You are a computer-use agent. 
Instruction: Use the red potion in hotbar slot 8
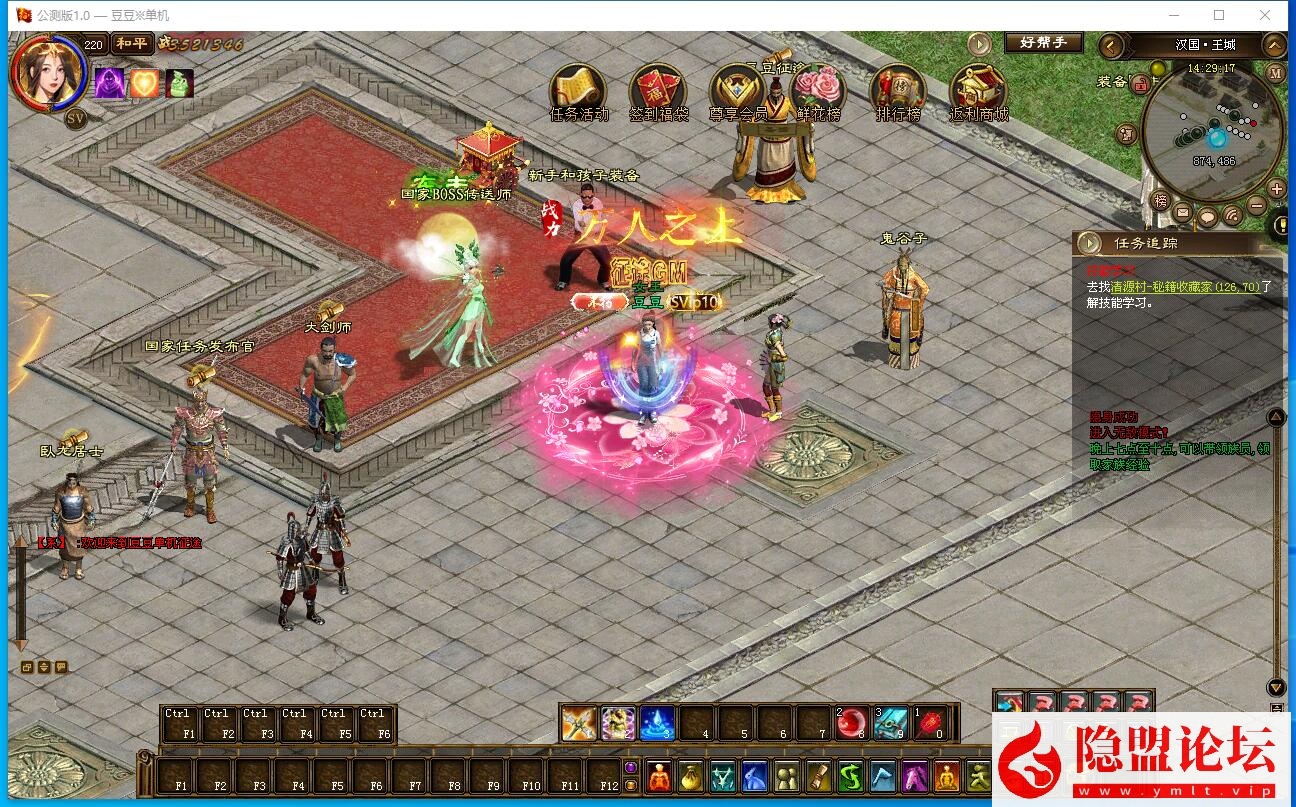[x=853, y=722]
